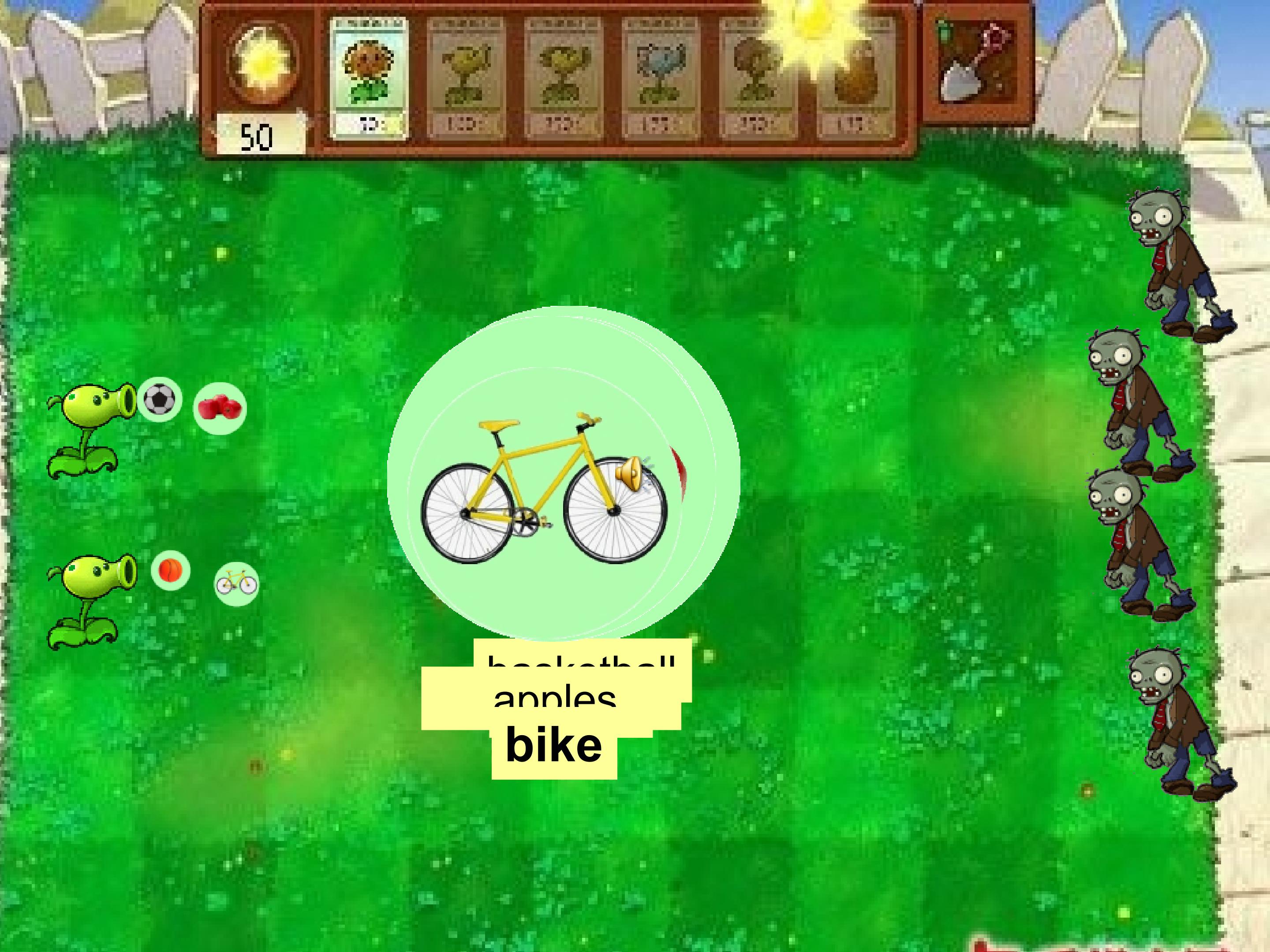The image size is (1270, 952).
Task: Choose the Wall-nut seed packet
Action: 855,78
